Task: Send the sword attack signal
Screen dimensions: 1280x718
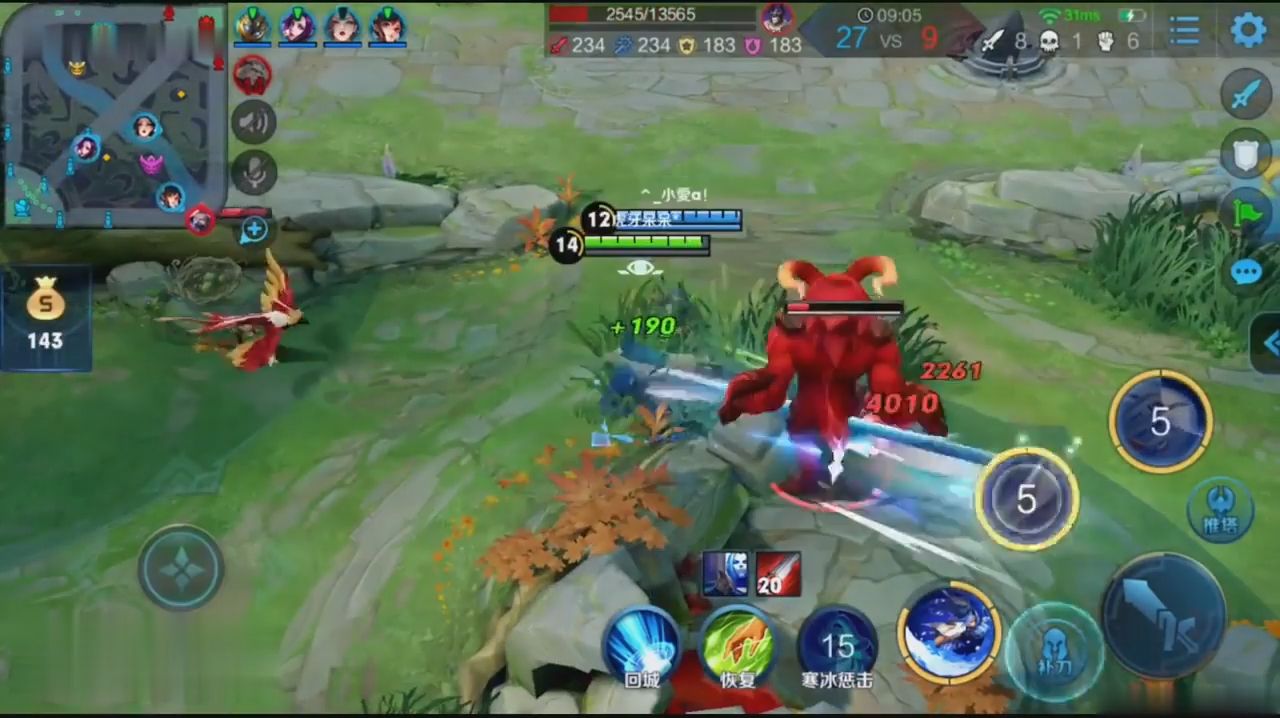Action: coord(1245,95)
